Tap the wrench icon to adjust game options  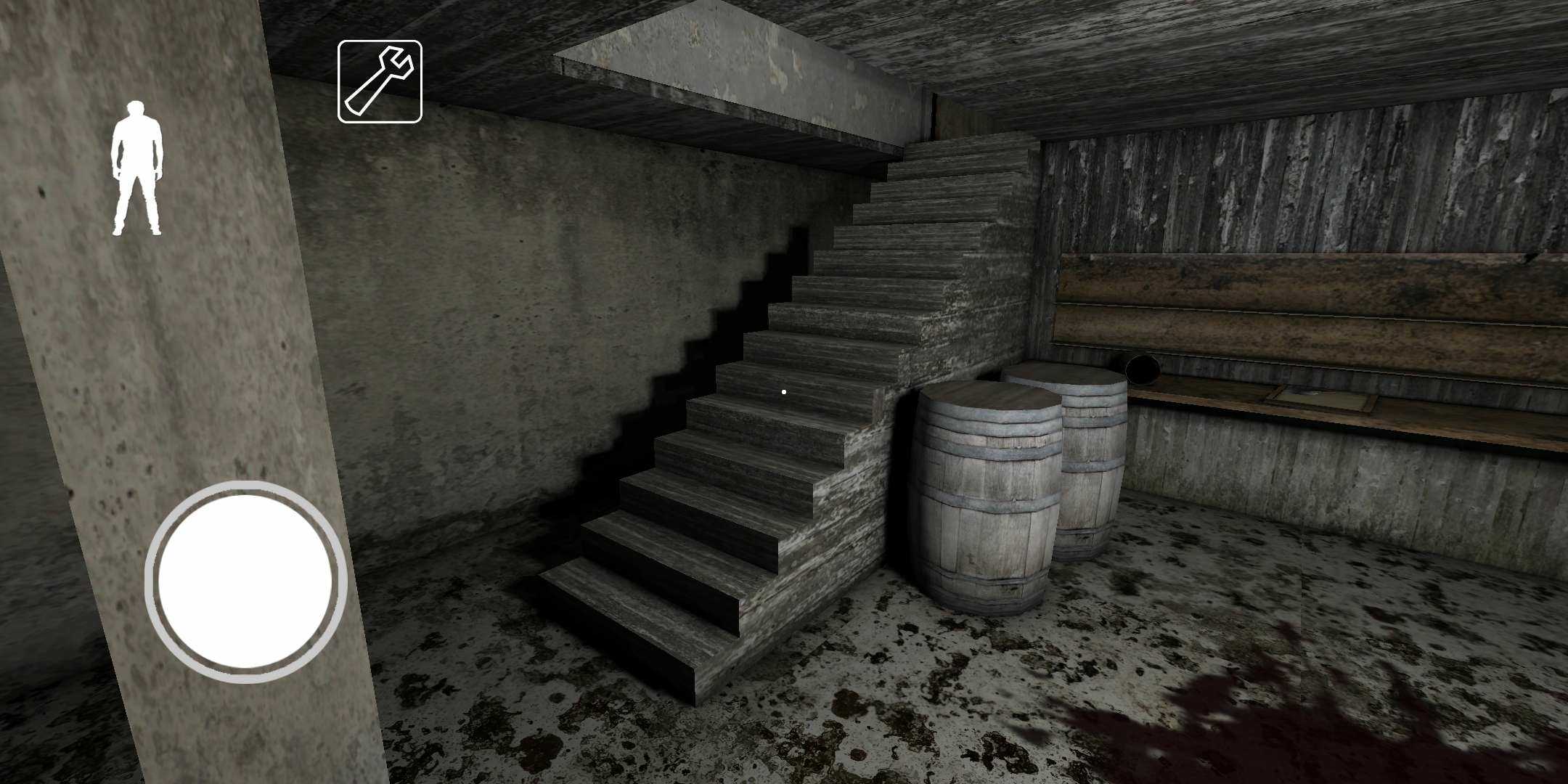pos(380,80)
